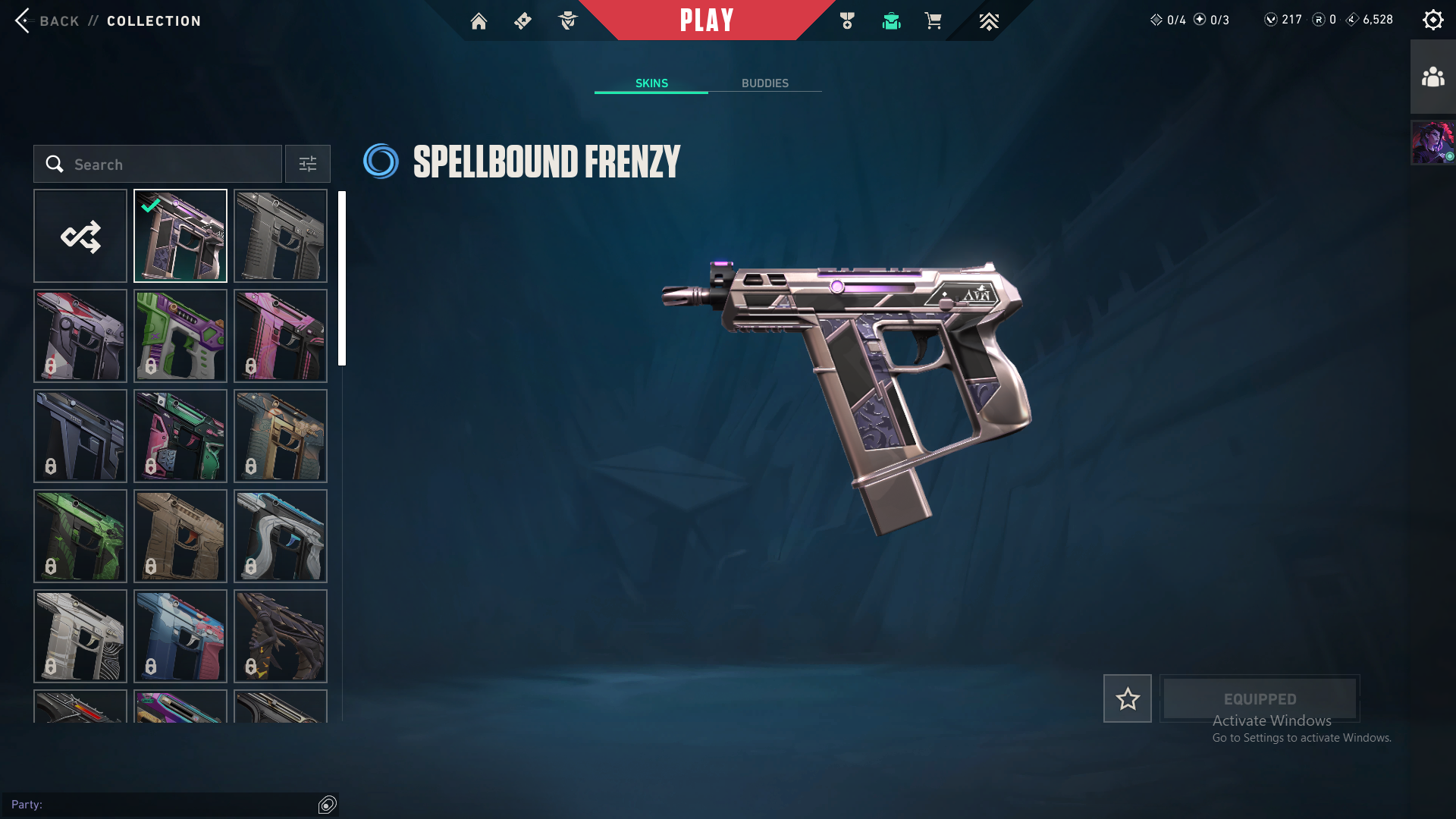
Task: Choose the randomize skins tile
Action: pyautogui.click(x=80, y=236)
